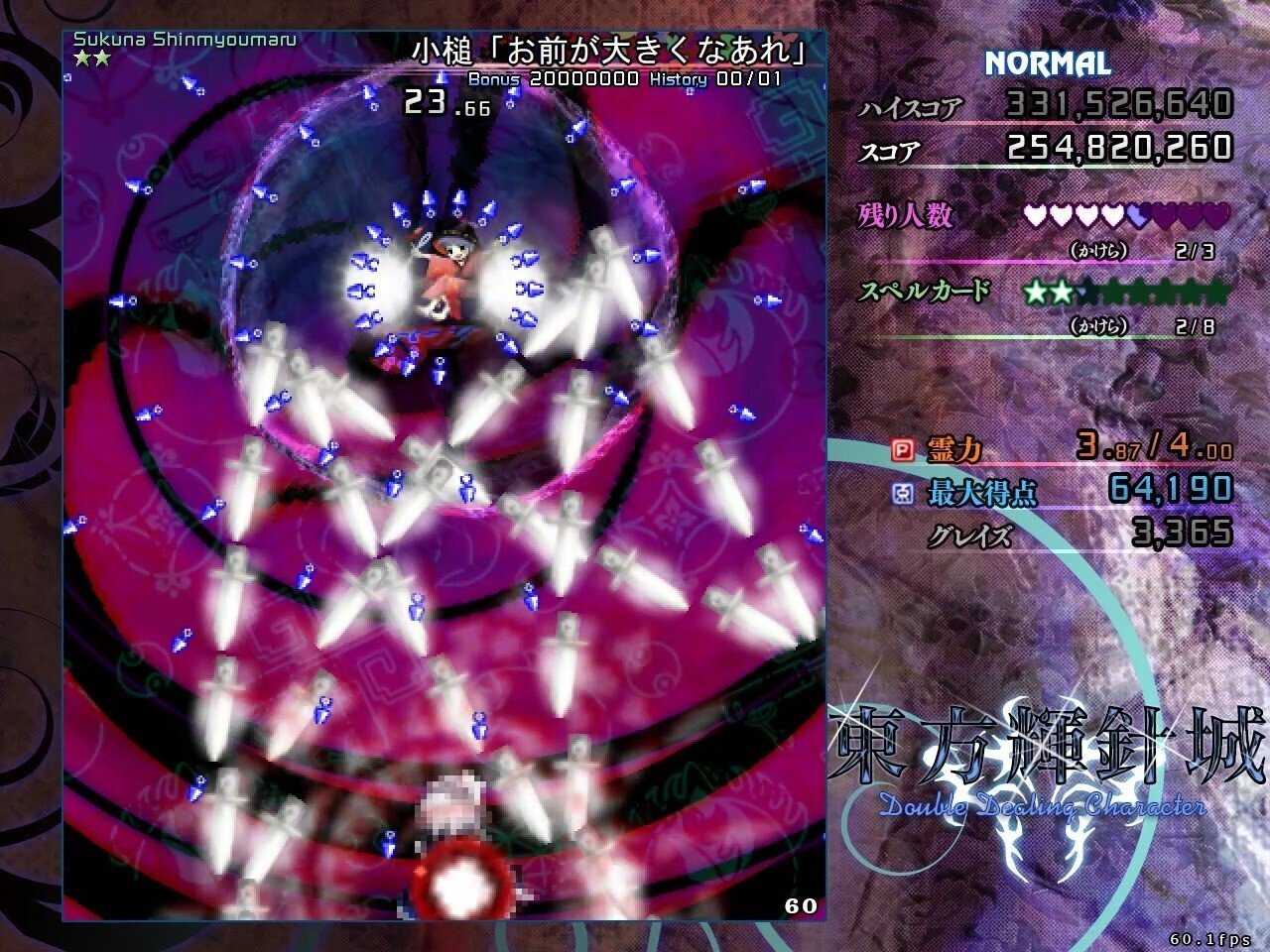
Task: Click the P power item icon beside 霊力
Action: click(904, 449)
